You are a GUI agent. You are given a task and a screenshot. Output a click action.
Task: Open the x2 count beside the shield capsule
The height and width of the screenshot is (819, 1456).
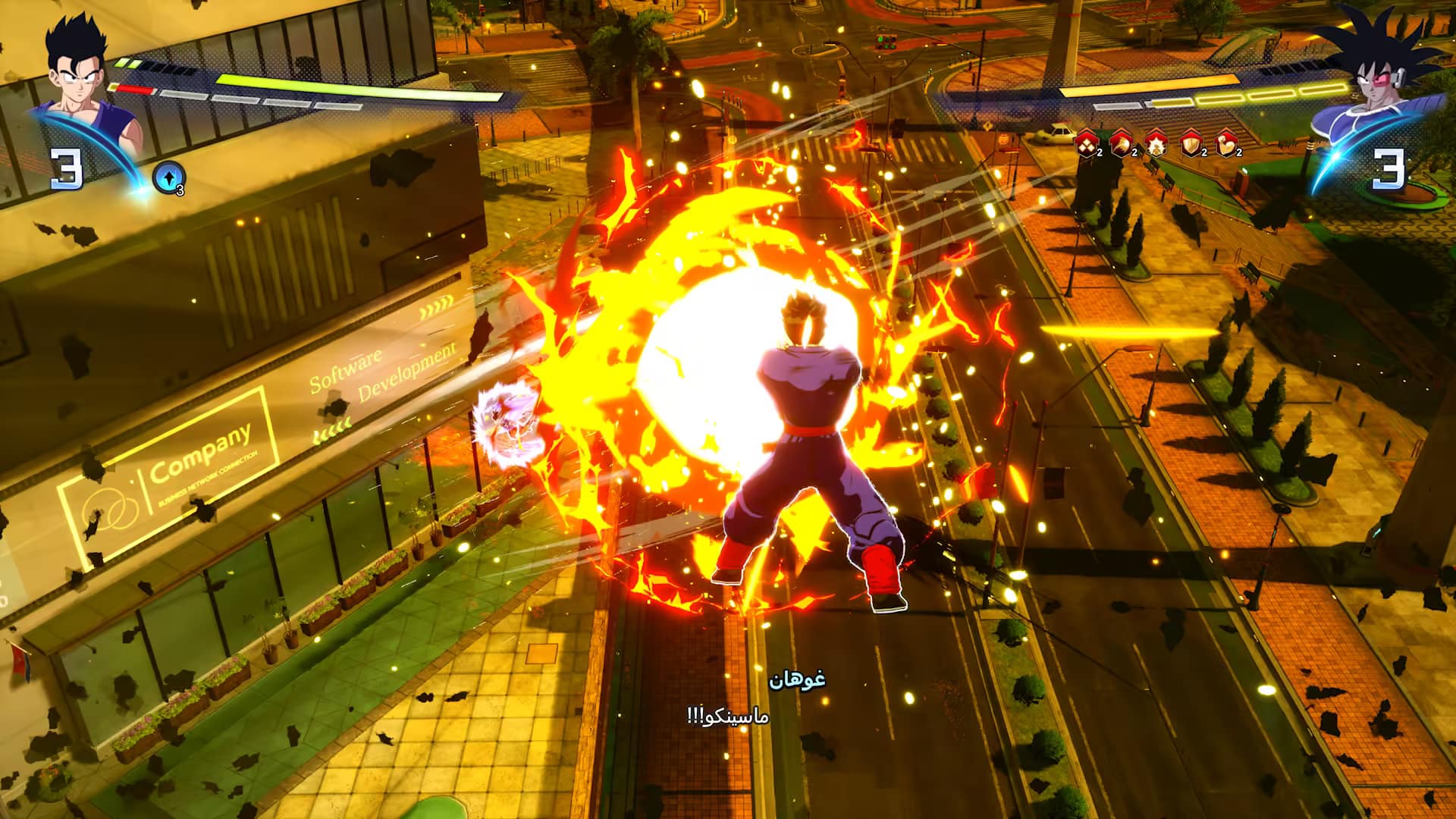tap(1204, 152)
